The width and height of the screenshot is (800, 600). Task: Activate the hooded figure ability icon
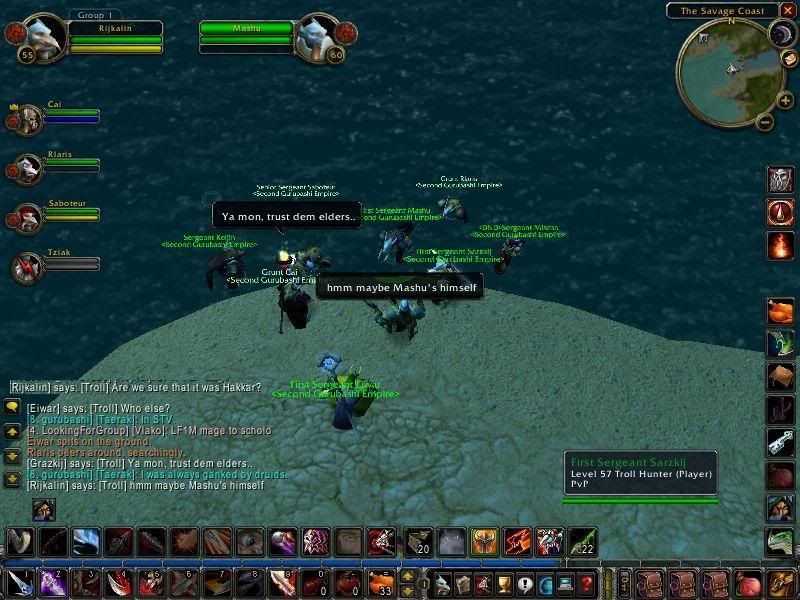click(781, 509)
